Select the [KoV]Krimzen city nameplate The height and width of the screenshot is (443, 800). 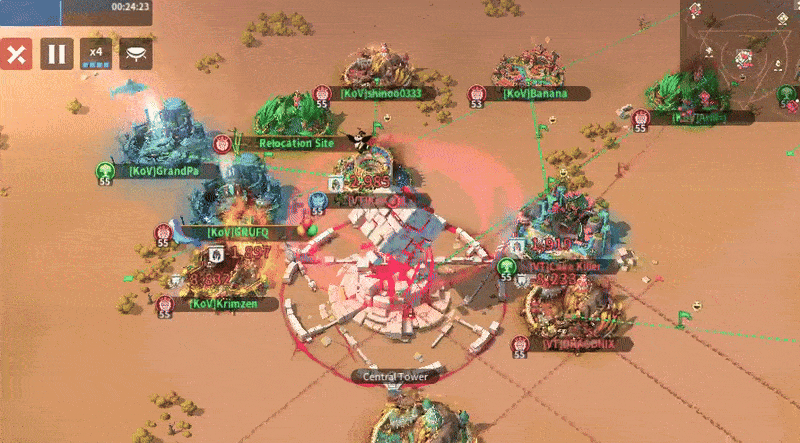216,303
